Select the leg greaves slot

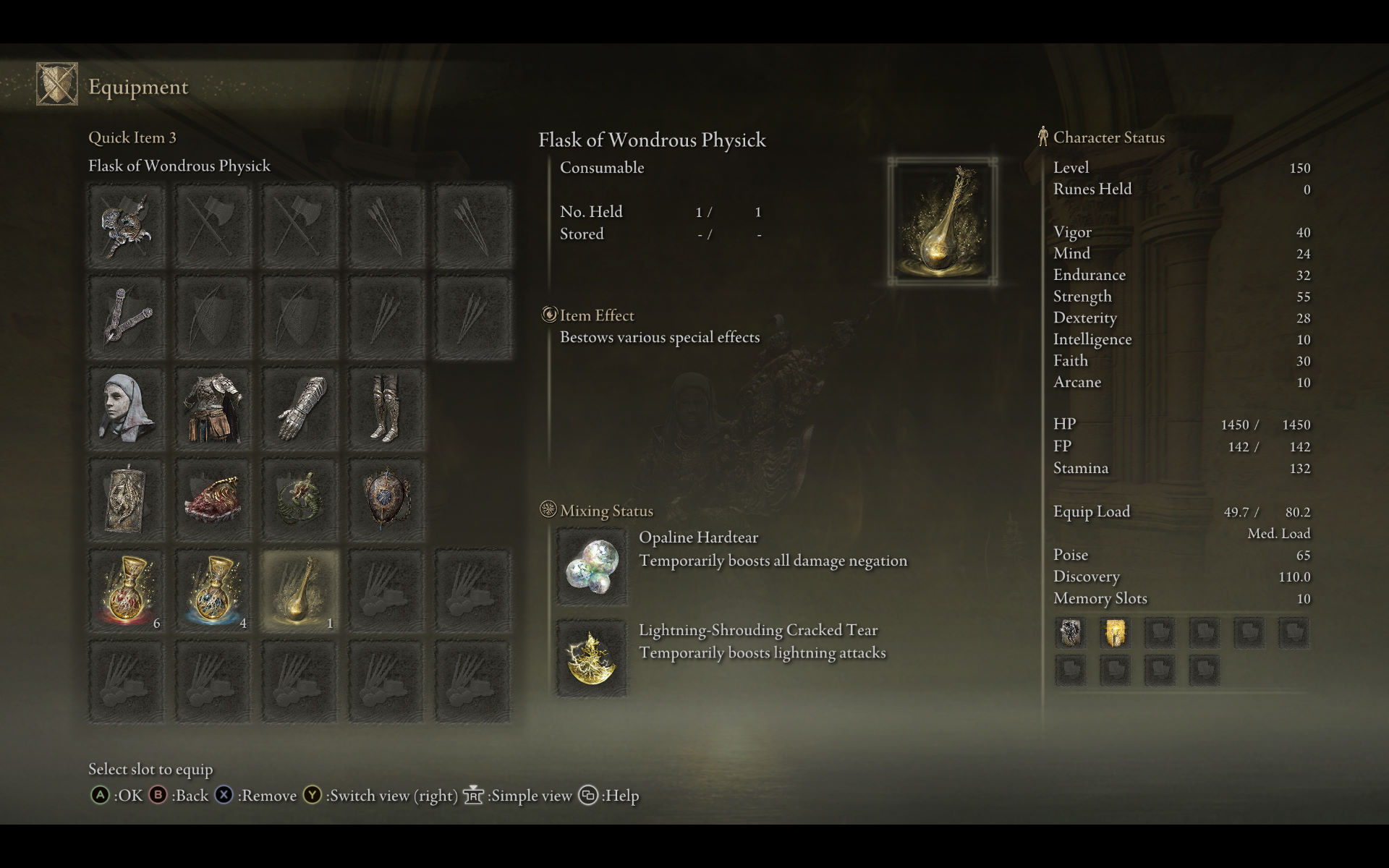pyautogui.click(x=386, y=409)
